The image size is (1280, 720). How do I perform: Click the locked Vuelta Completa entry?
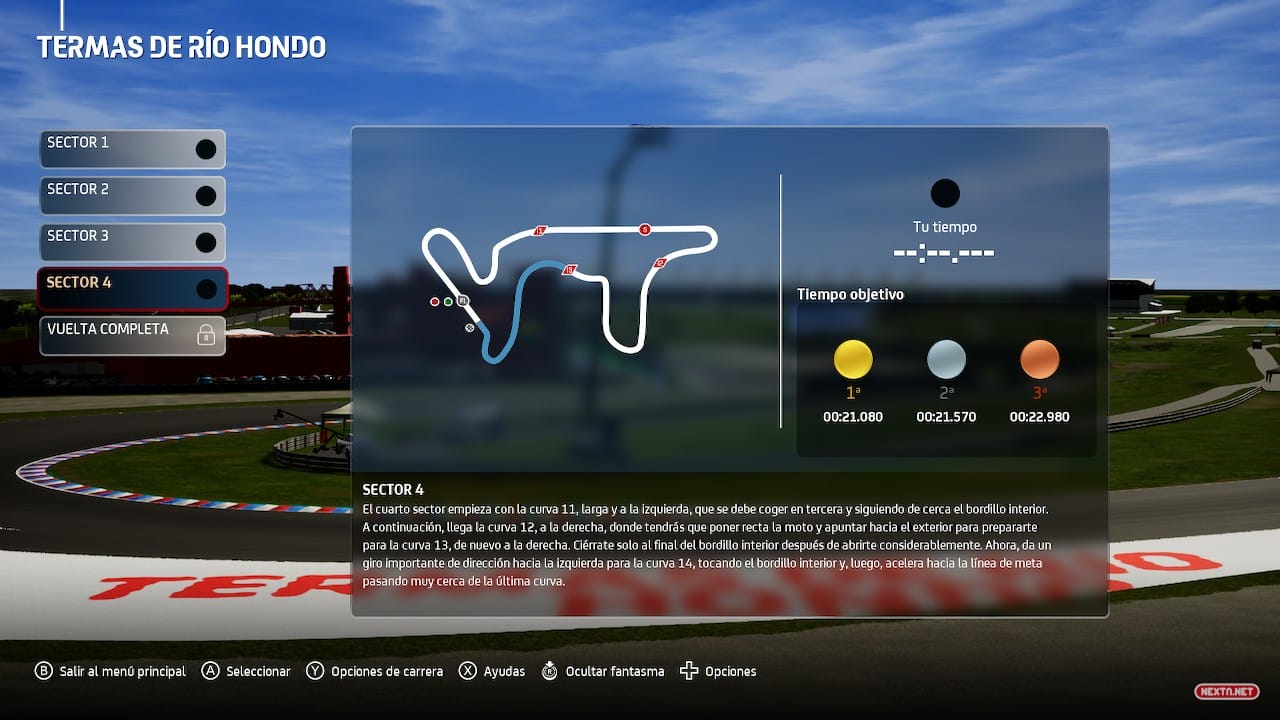click(132, 336)
